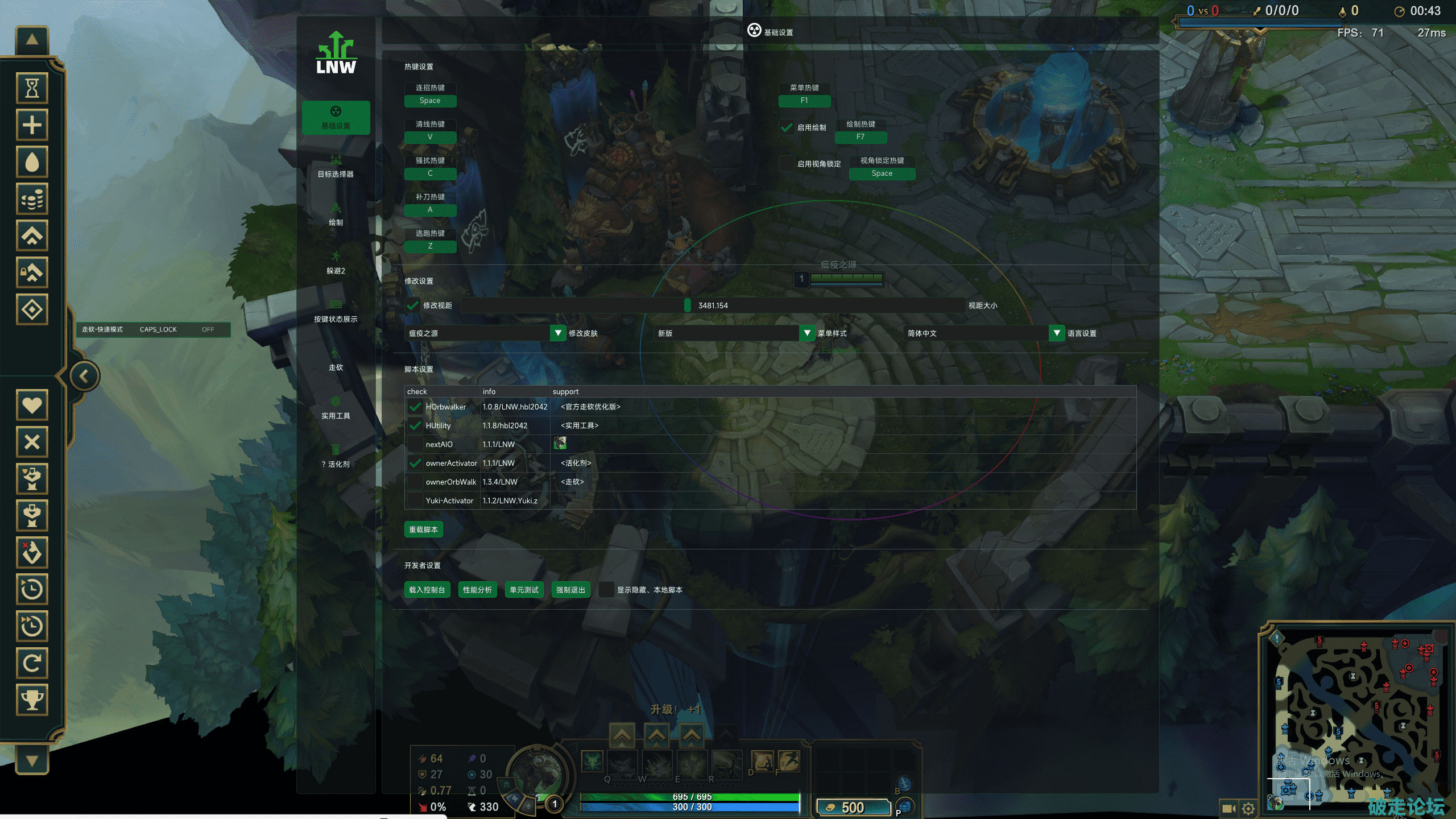Open the 目标选择器 settings tab

point(336,167)
